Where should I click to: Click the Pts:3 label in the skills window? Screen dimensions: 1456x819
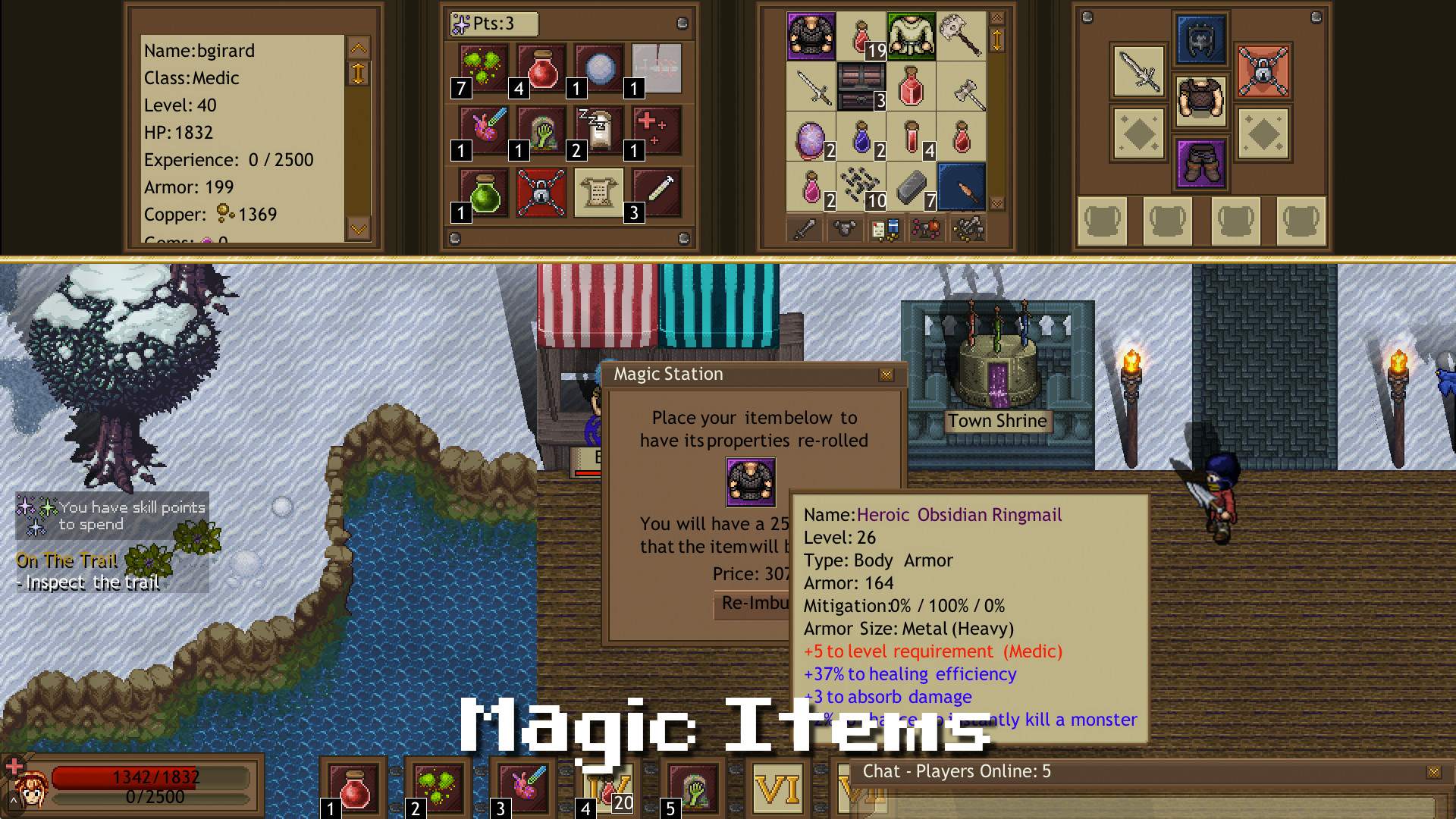click(x=494, y=24)
